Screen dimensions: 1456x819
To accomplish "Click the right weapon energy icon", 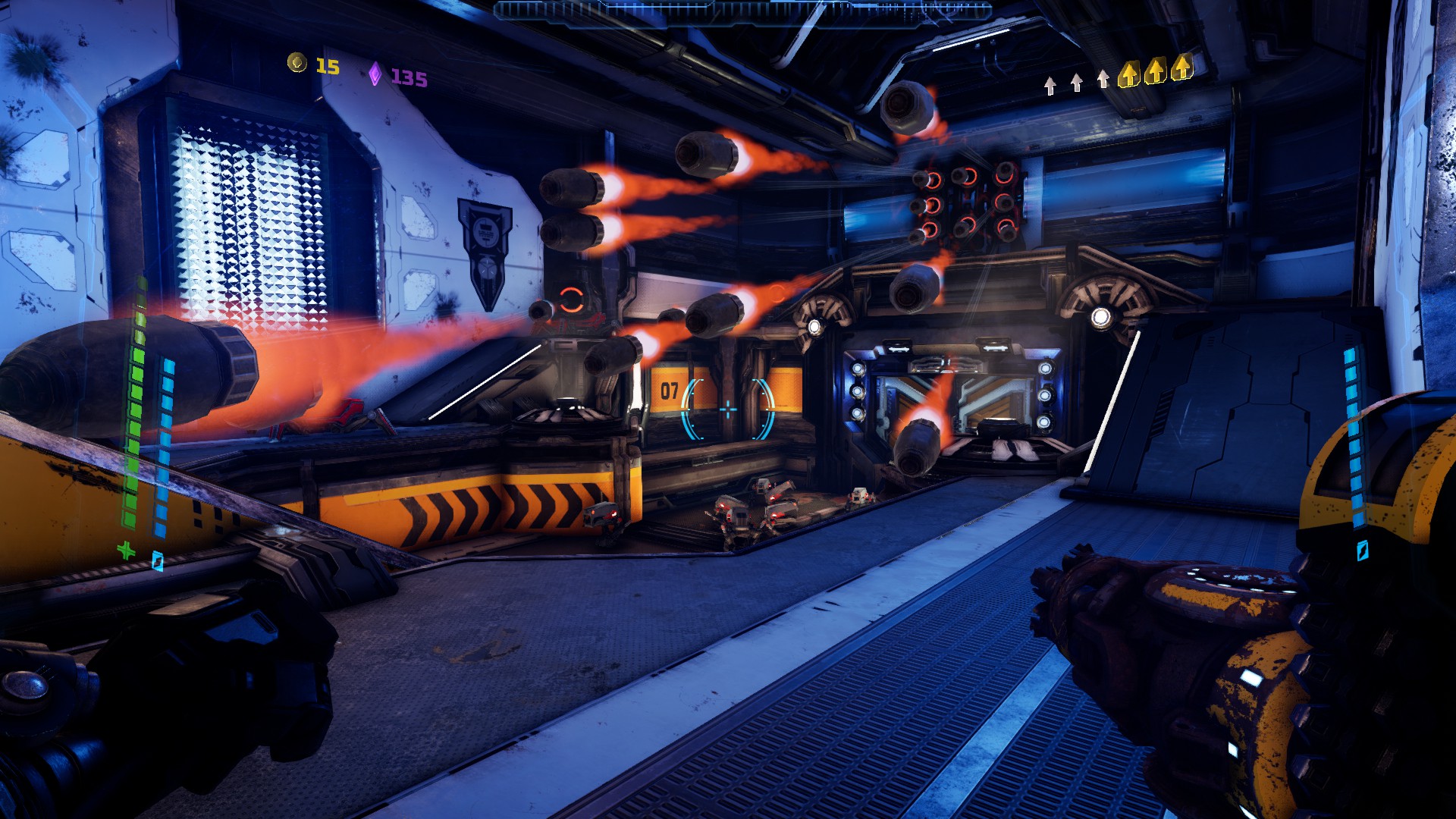I will (x=1362, y=550).
